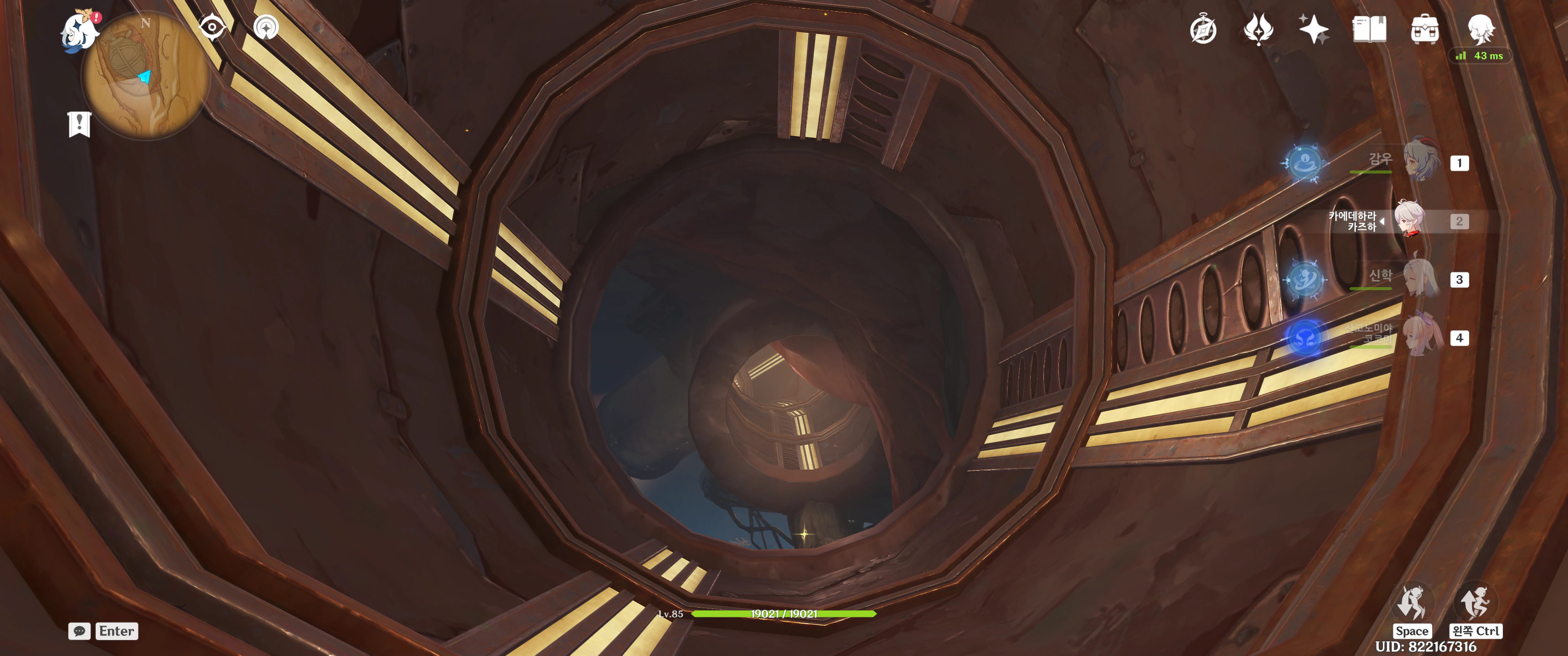Open the Wish four-pointed star icon

[1313, 29]
